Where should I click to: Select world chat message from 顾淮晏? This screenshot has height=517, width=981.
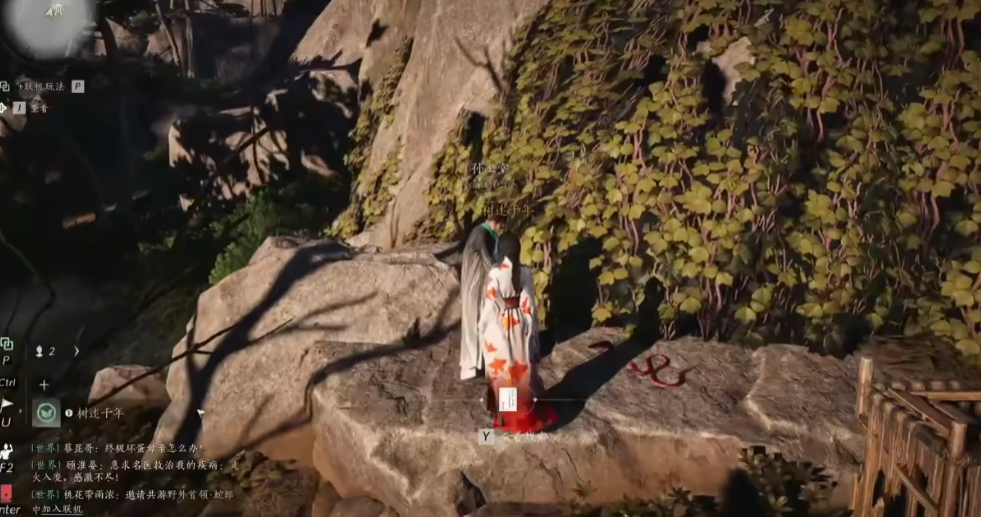pyautogui.click(x=135, y=464)
